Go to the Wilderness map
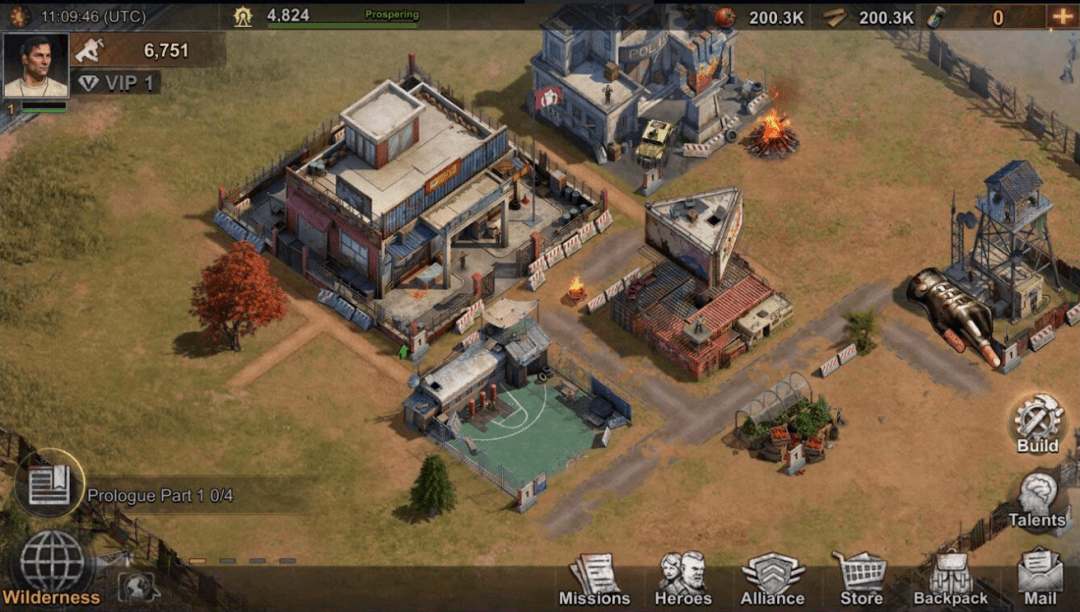Image resolution: width=1080 pixels, height=612 pixels. [52, 566]
